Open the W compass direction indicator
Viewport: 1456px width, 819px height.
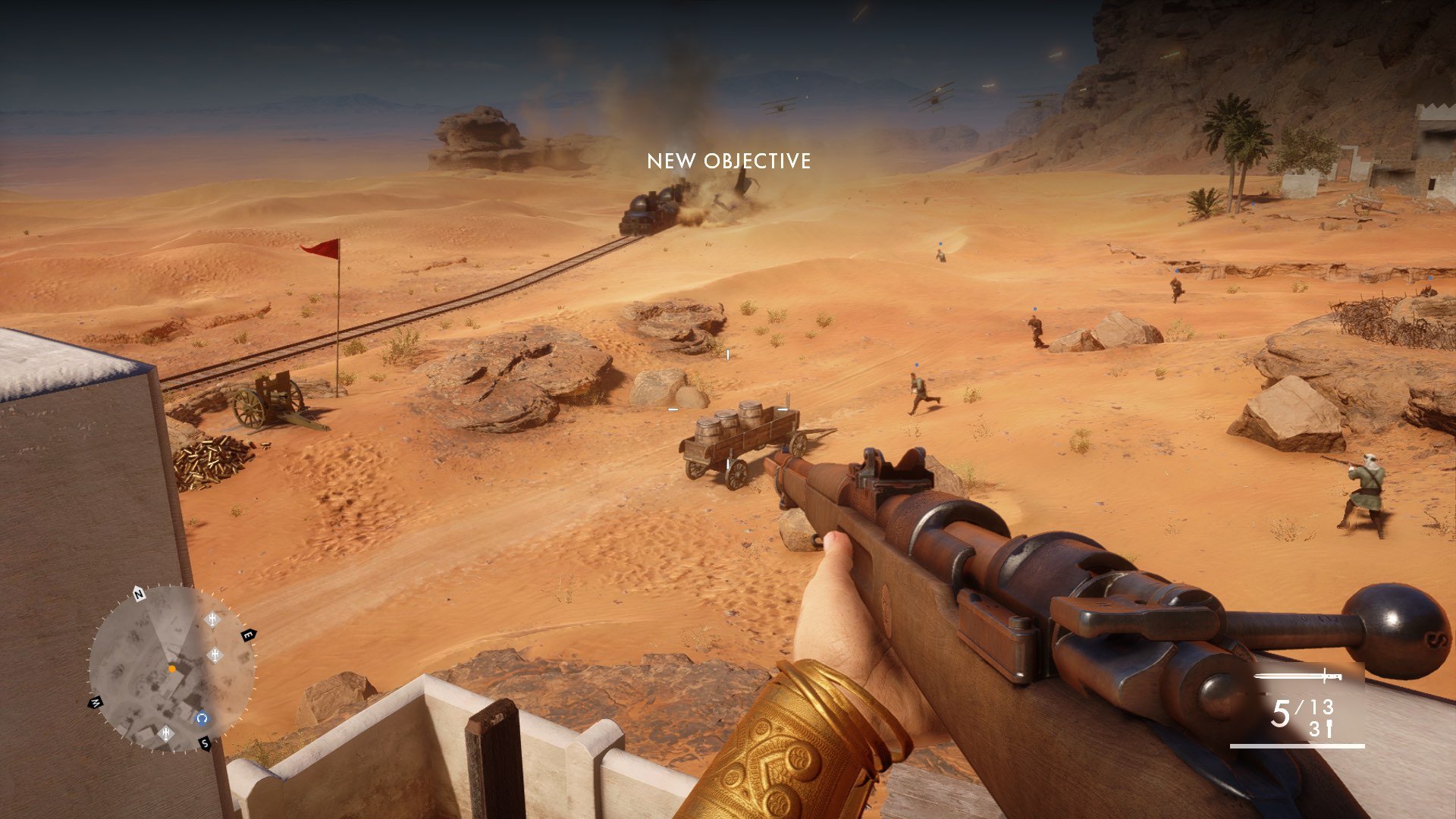(96, 701)
